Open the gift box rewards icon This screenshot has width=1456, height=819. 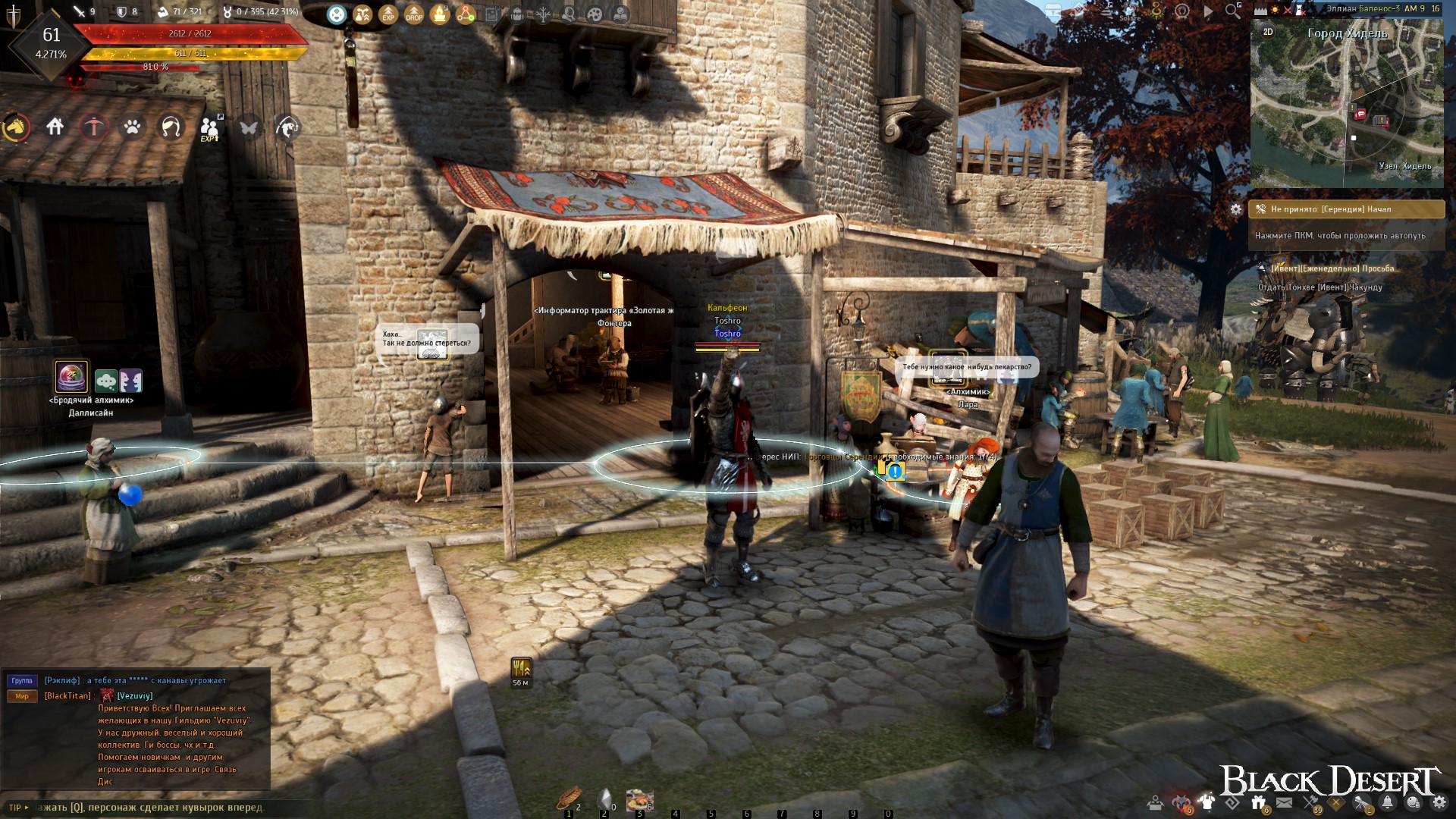tap(1259, 802)
